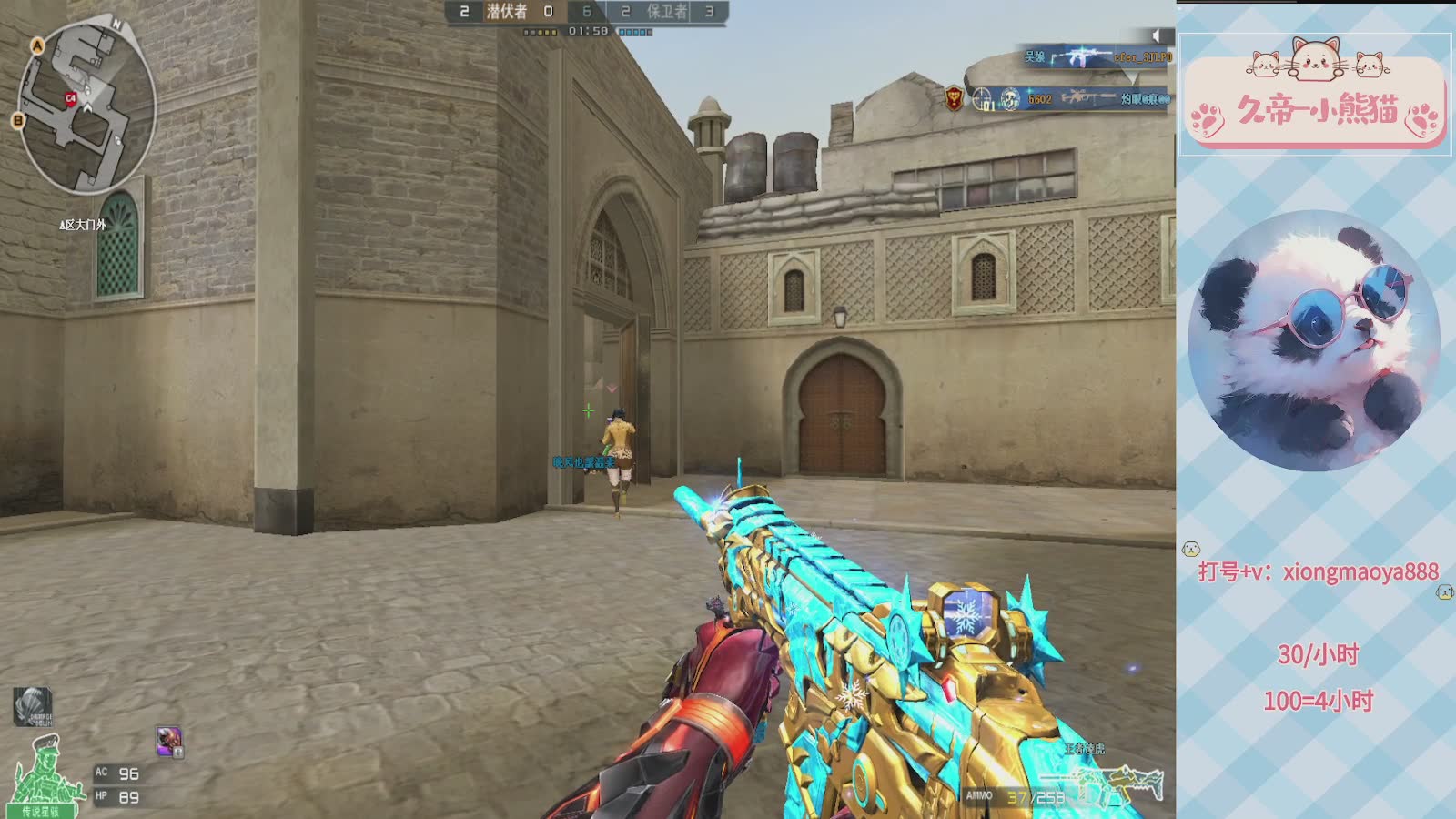Click the Damage Down parachute buff icon
The height and width of the screenshot is (819, 1456).
click(32, 706)
